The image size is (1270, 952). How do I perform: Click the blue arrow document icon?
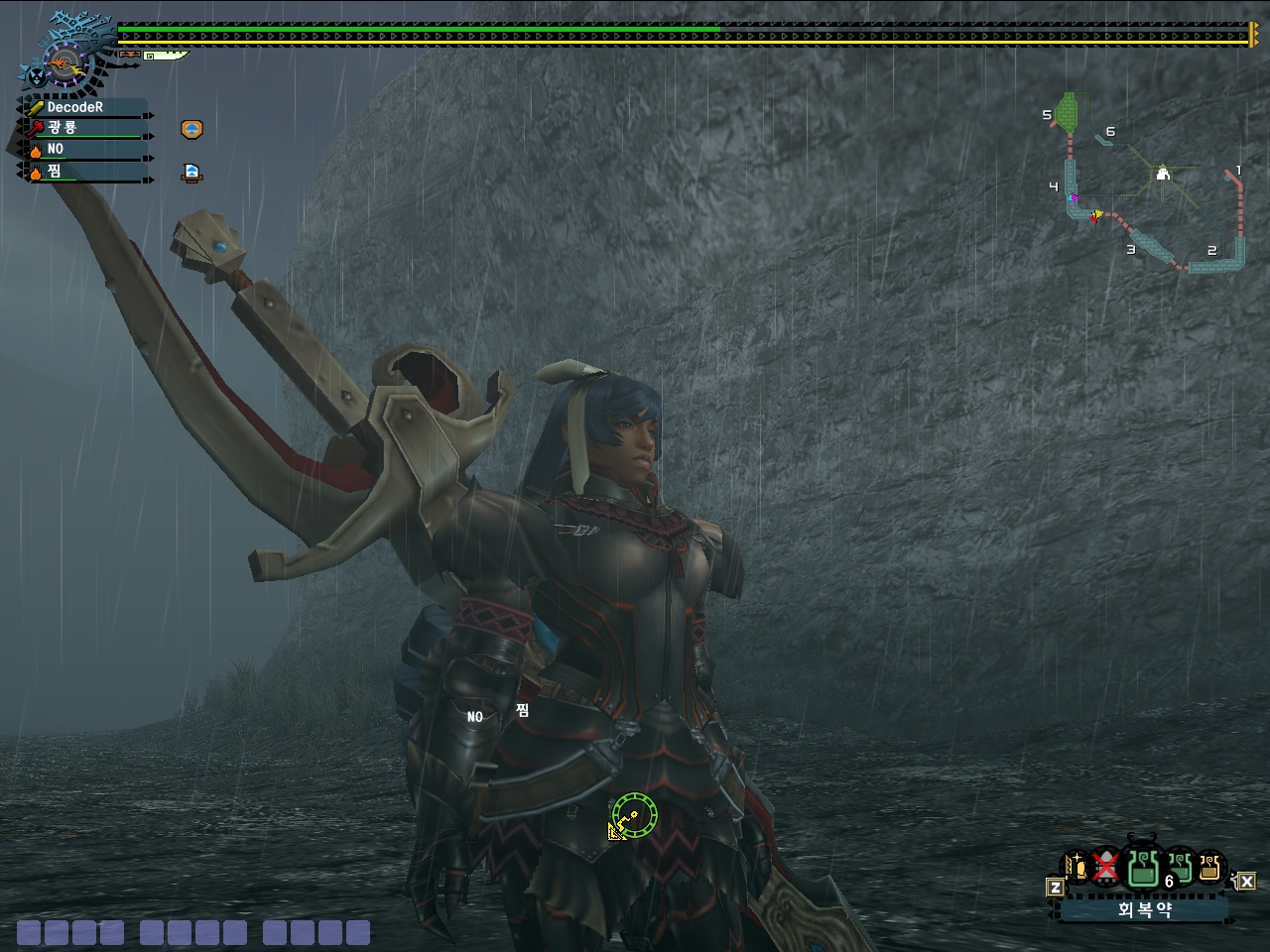click(x=191, y=173)
